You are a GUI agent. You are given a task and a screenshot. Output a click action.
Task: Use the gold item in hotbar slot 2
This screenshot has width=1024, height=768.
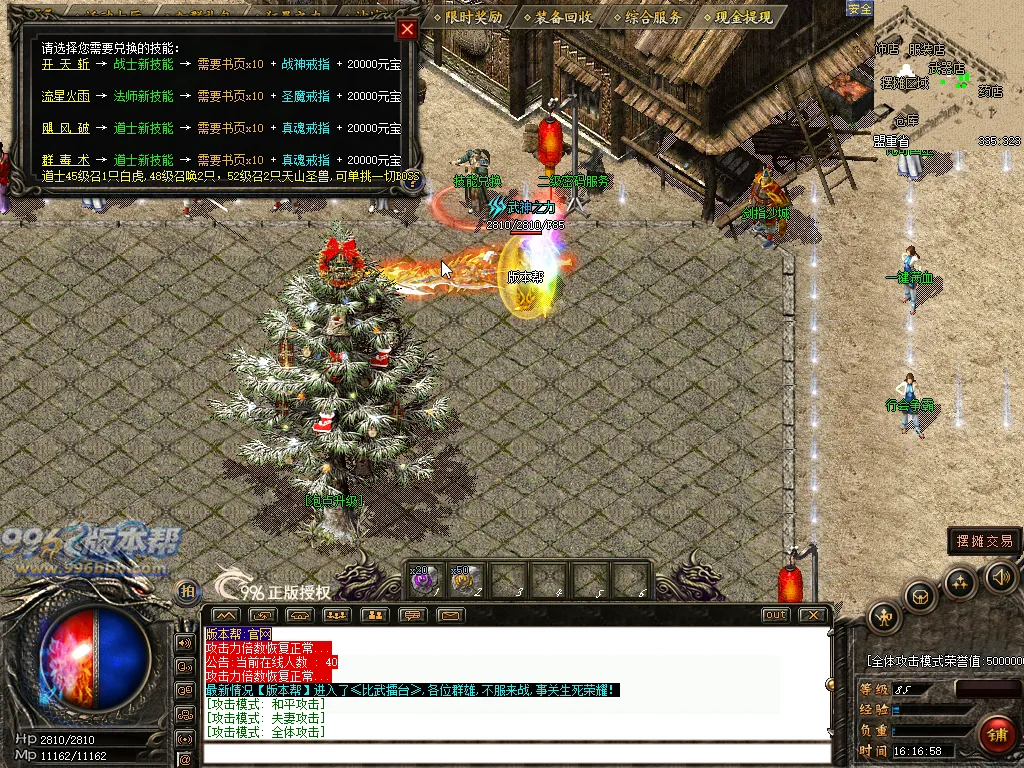463,579
